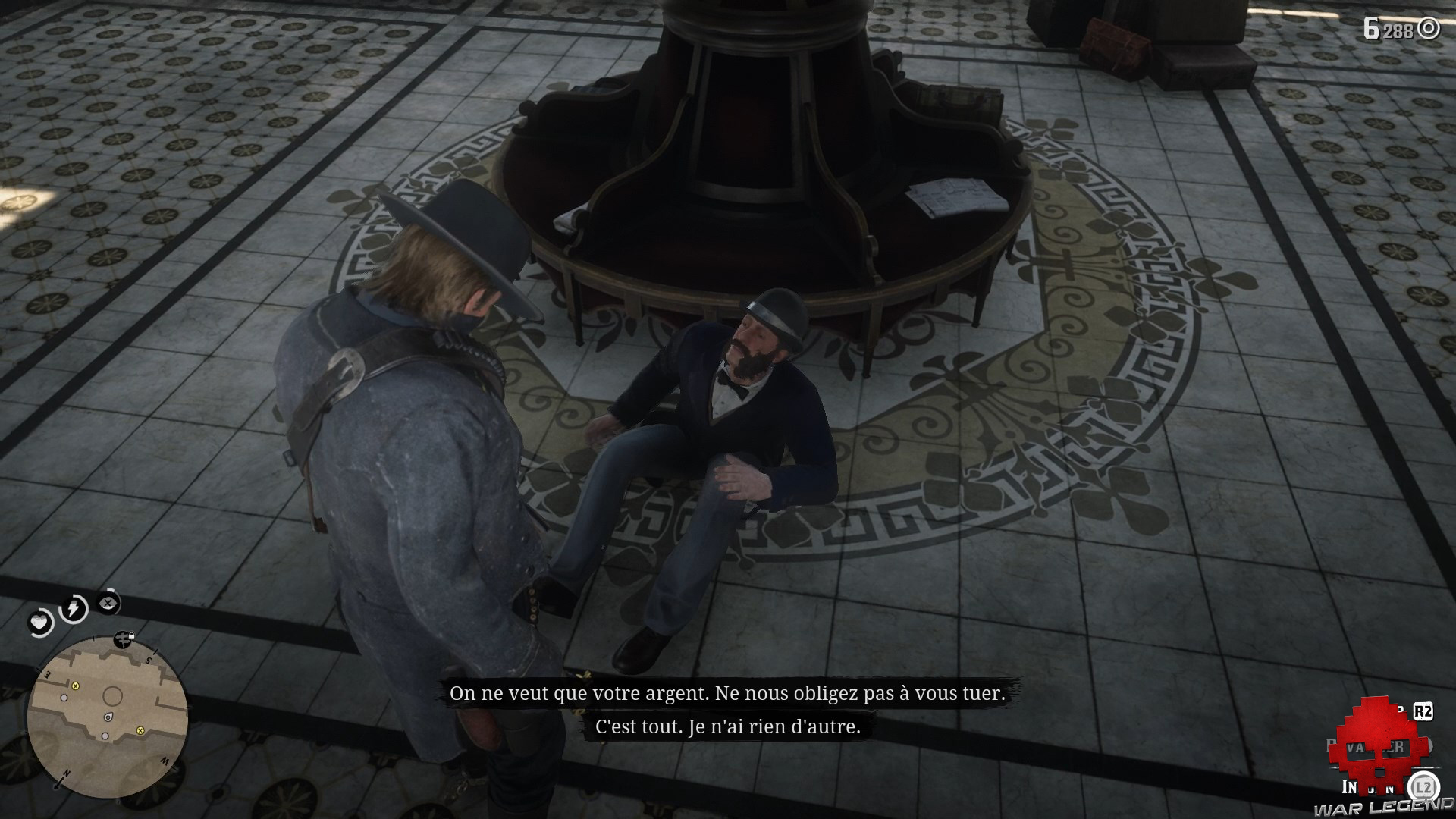Click the dead eye circle indicator in map center
The height and width of the screenshot is (819, 1456).
tap(113, 695)
